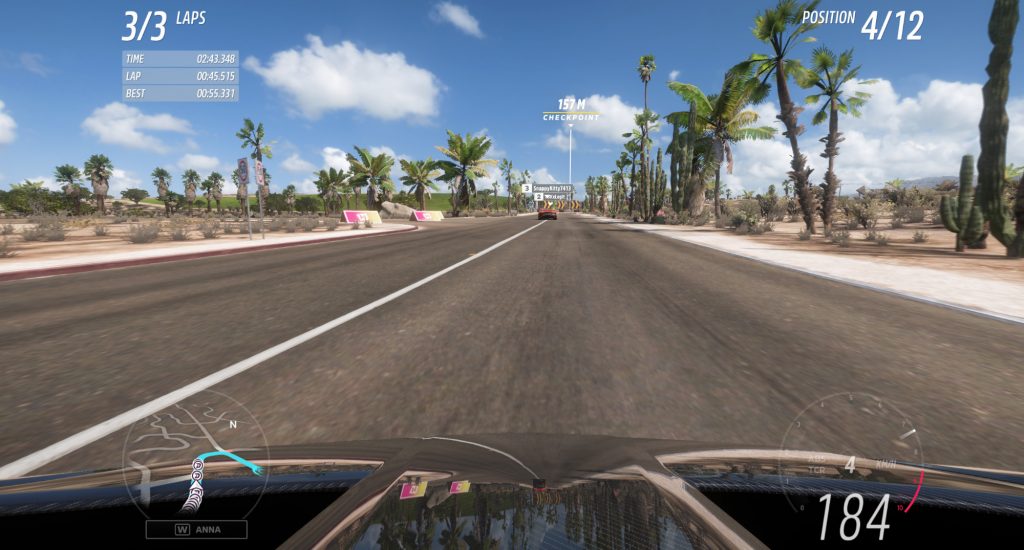Viewport: 1024px width, 550px height.
Task: Select the SnappyKitty7413 player nametag
Action: [x=546, y=188]
